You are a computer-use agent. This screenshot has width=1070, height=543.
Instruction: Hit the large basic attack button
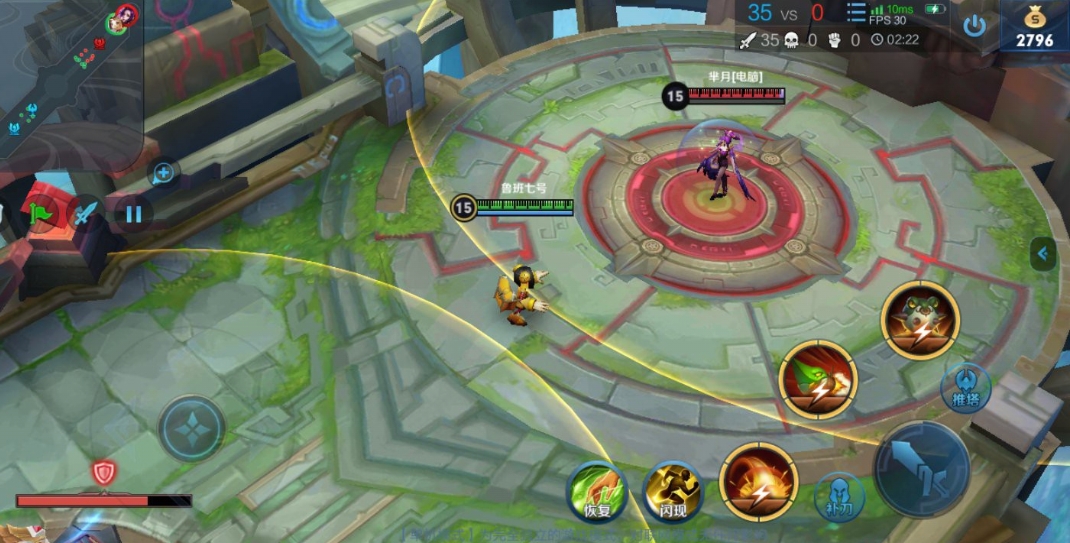921,468
